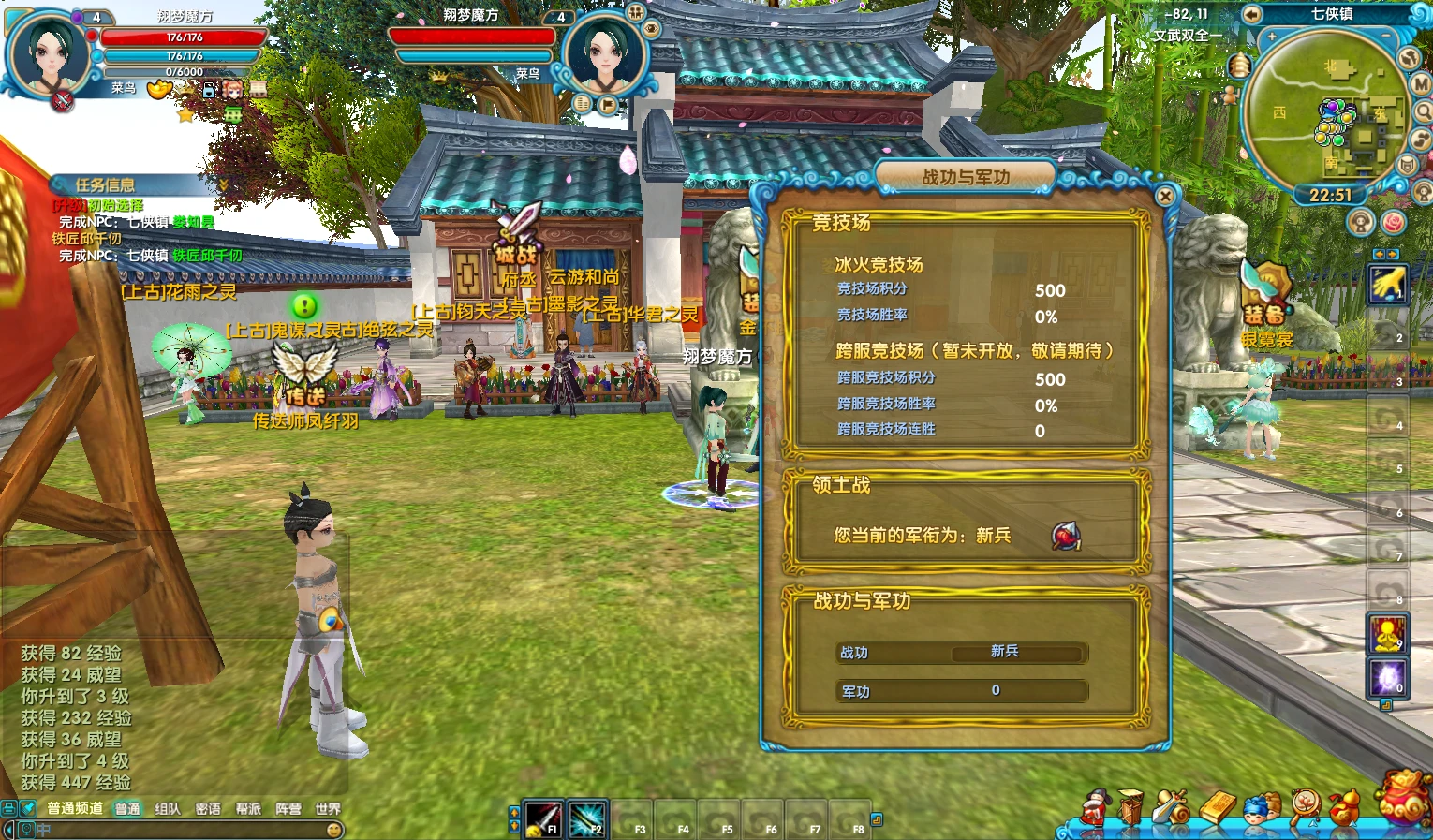The image size is (1433, 840).
Task: Collapse the 任务信息 quest tracker arrow
Action: [222, 184]
